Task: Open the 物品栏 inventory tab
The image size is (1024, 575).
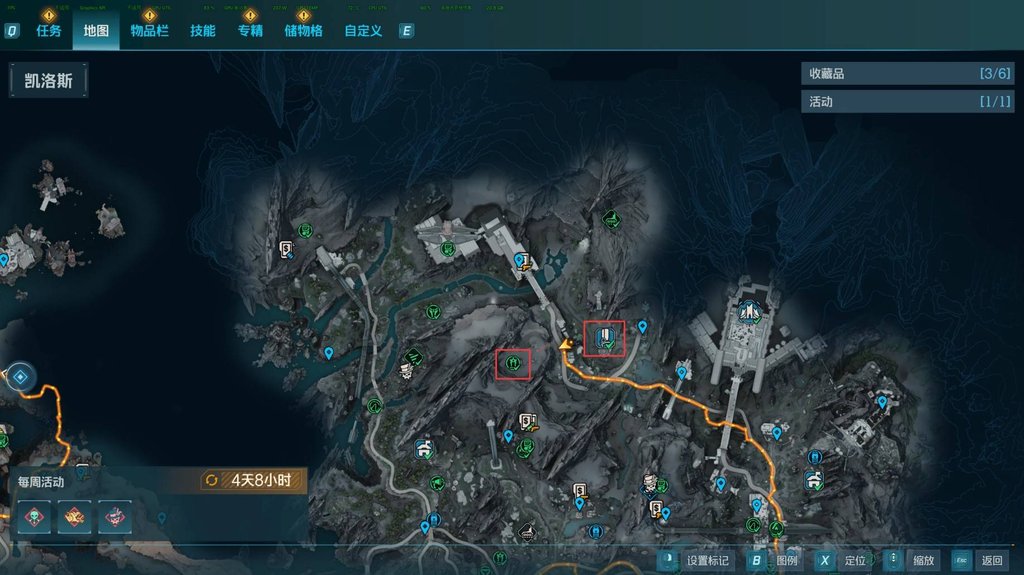Action: tap(150, 31)
